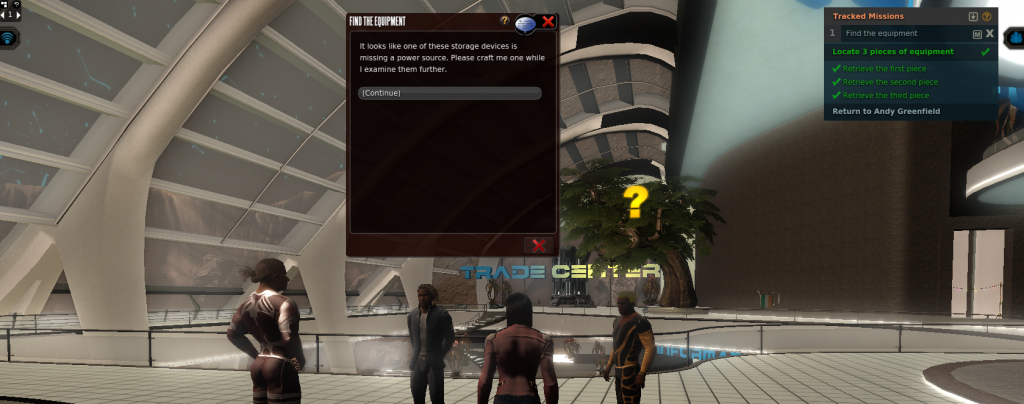Collapse the Tracked Missions panel with the arrow icon
This screenshot has height=404, width=1024.
coord(973,16)
